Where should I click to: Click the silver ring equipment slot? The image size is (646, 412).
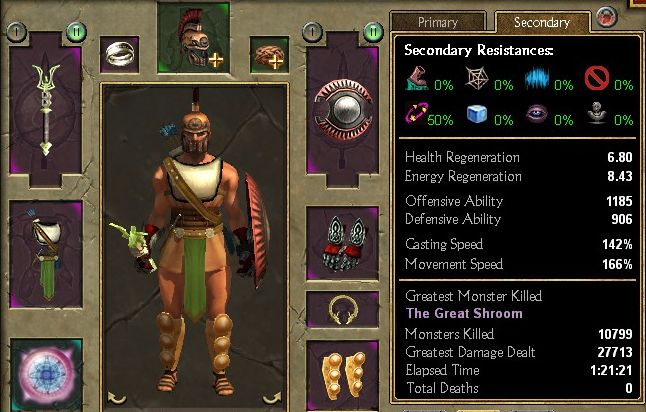[x=120, y=55]
